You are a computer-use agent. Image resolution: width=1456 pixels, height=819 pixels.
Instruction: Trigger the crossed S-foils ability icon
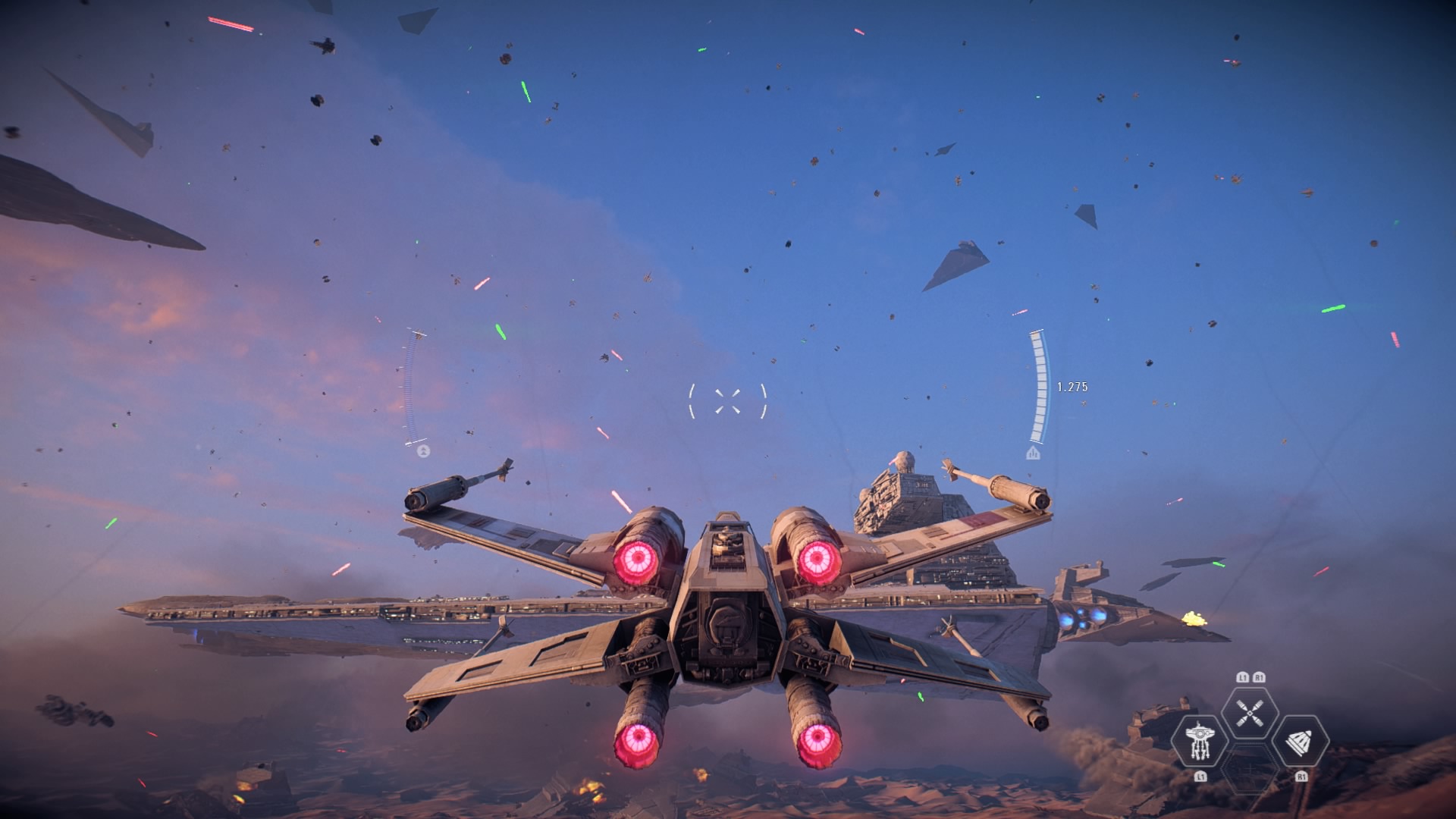pos(1250,713)
